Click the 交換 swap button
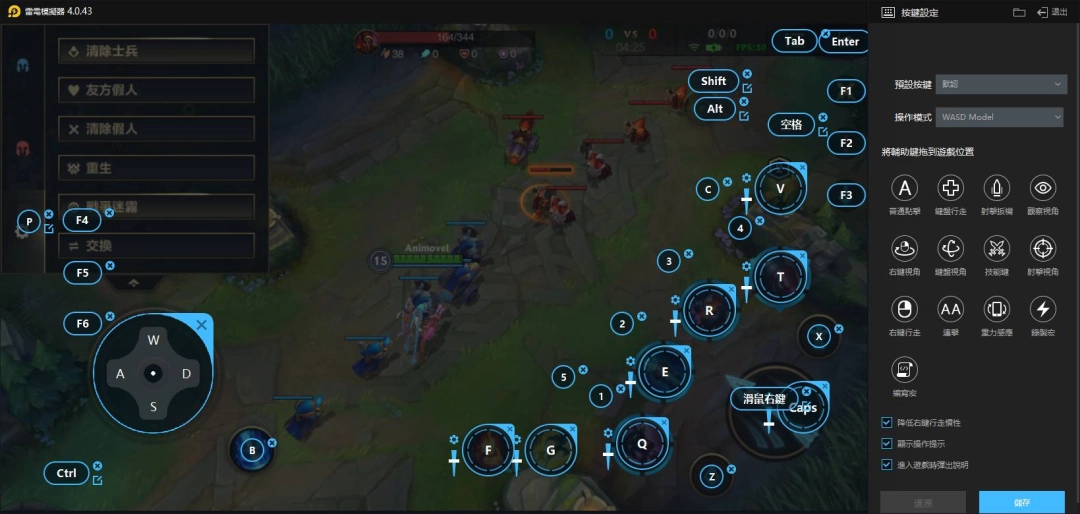Screen dimensions: 1080x514 pos(156,246)
